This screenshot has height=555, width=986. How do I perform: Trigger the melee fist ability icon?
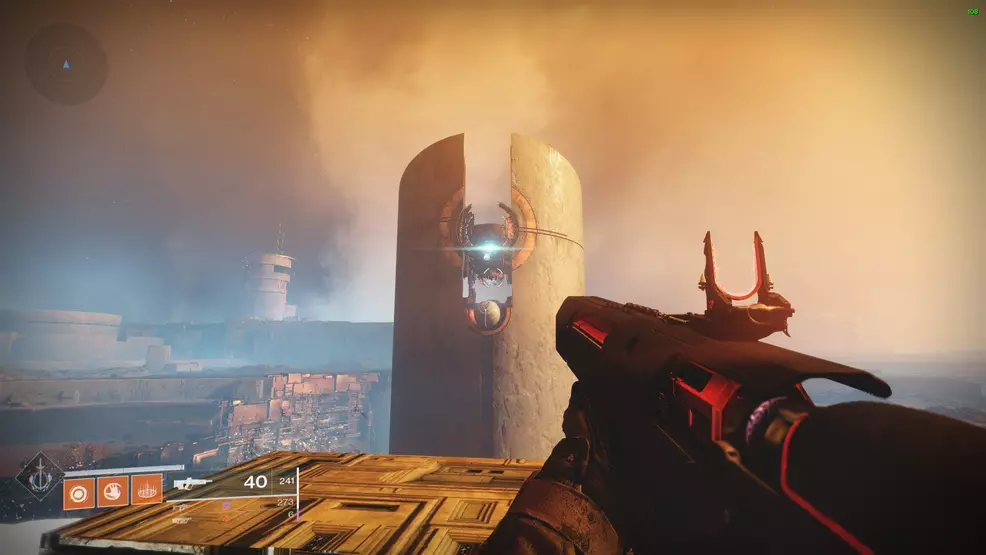(x=113, y=491)
